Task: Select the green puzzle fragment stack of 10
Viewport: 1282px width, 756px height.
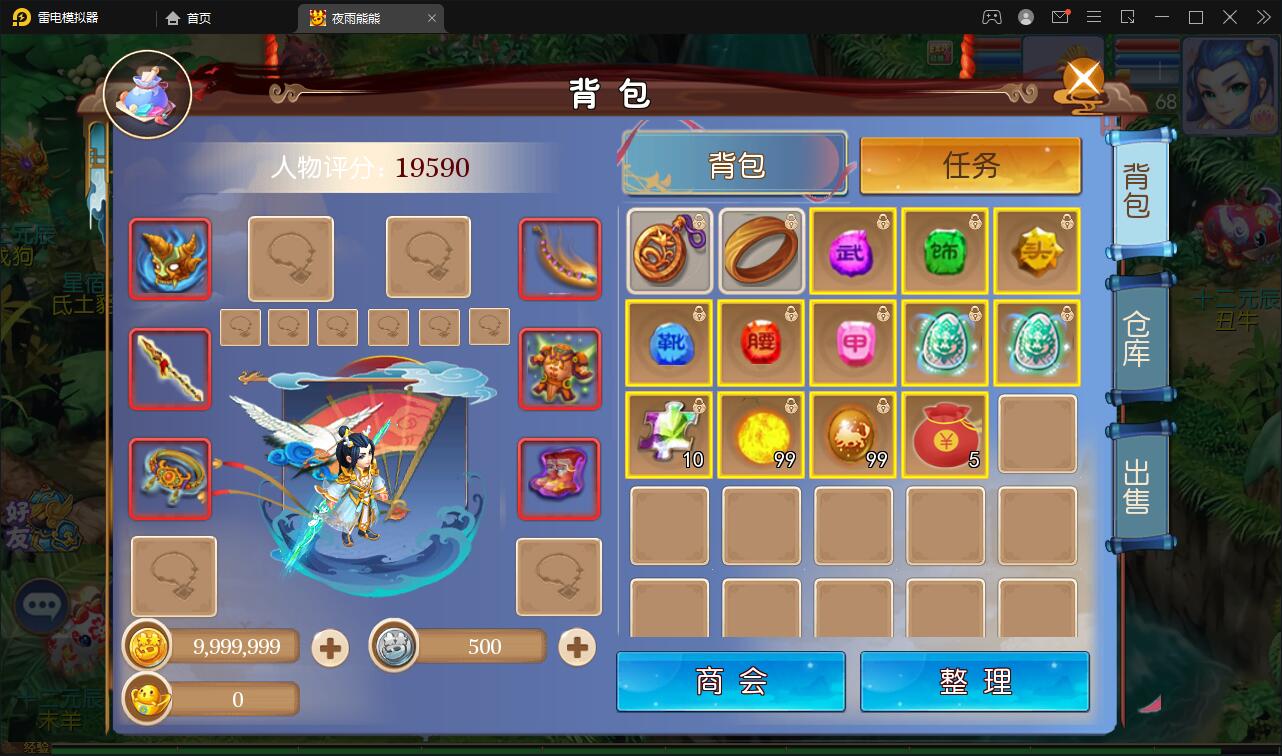Action: click(669, 434)
